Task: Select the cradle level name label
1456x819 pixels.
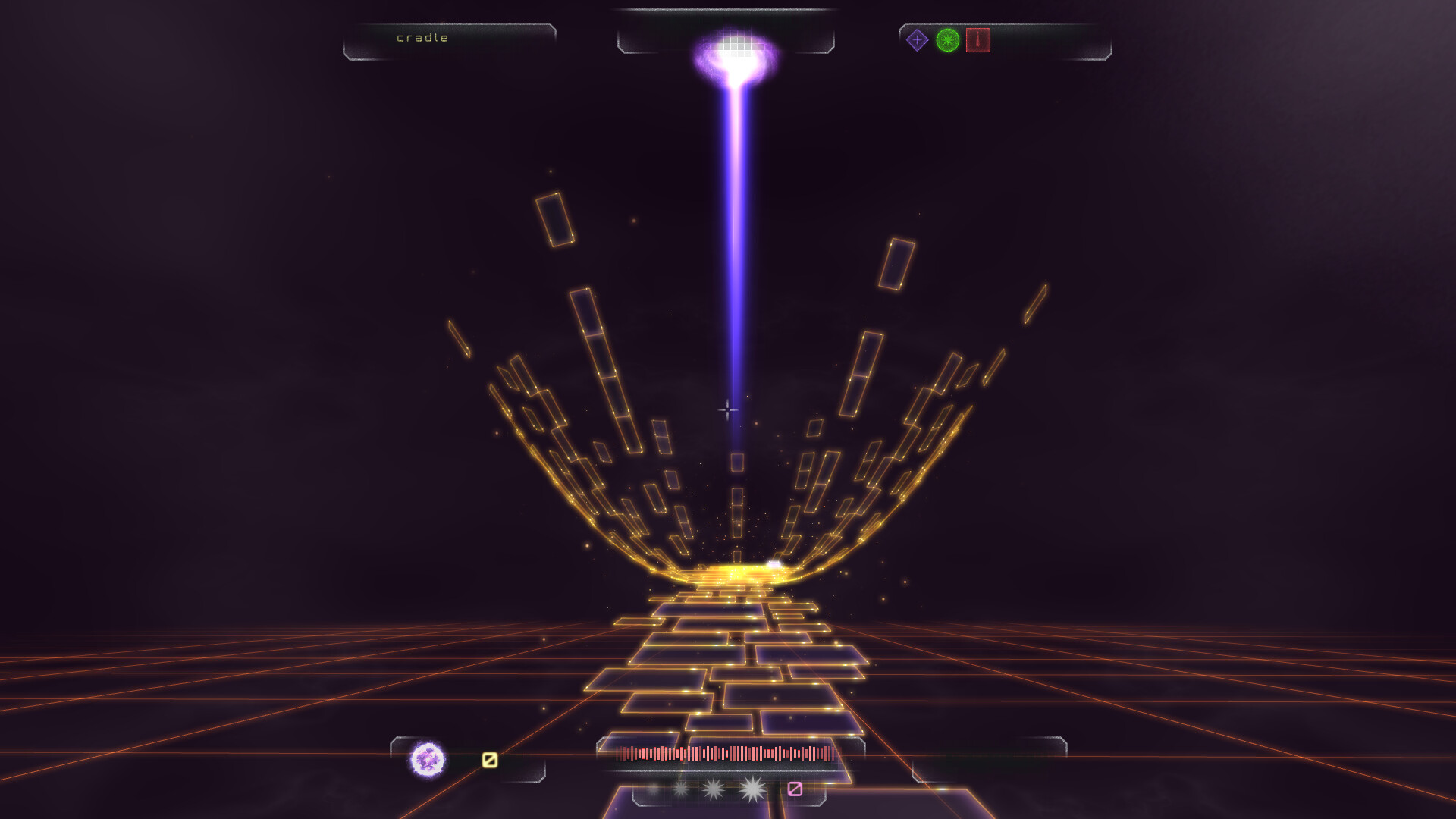Action: [x=422, y=36]
